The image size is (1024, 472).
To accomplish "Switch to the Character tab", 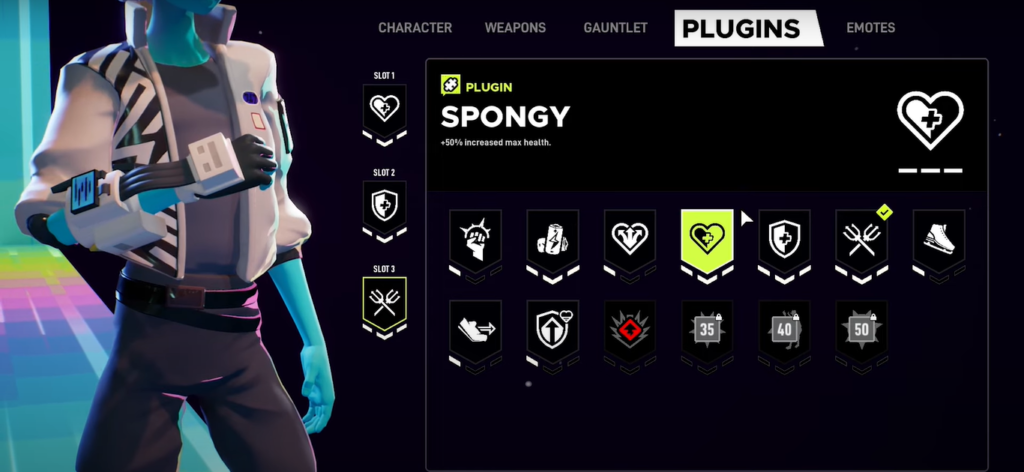I will [x=415, y=28].
